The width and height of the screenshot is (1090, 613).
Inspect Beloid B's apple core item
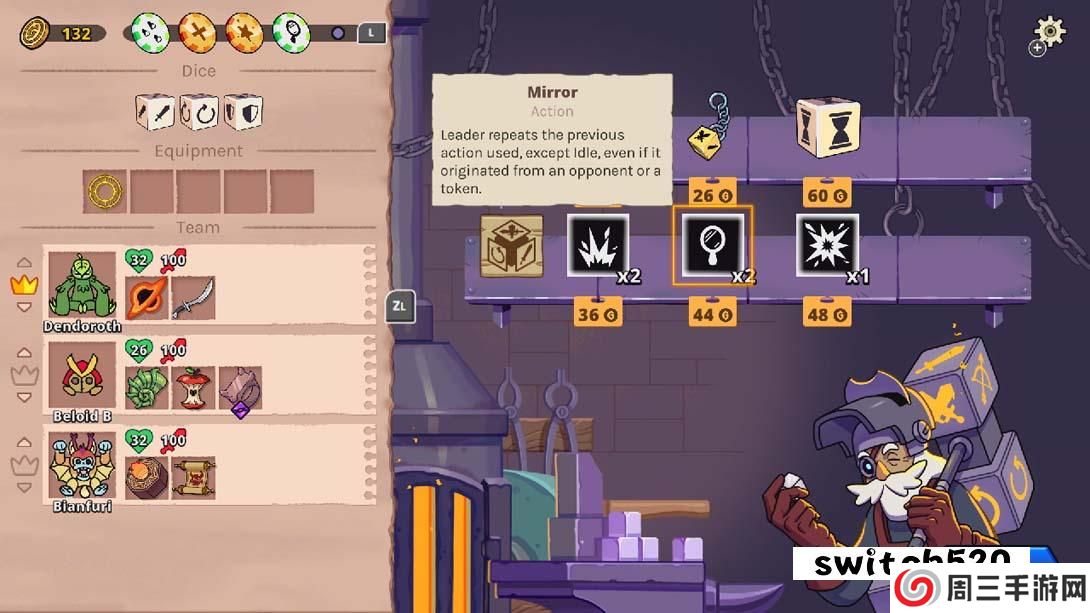(x=193, y=388)
